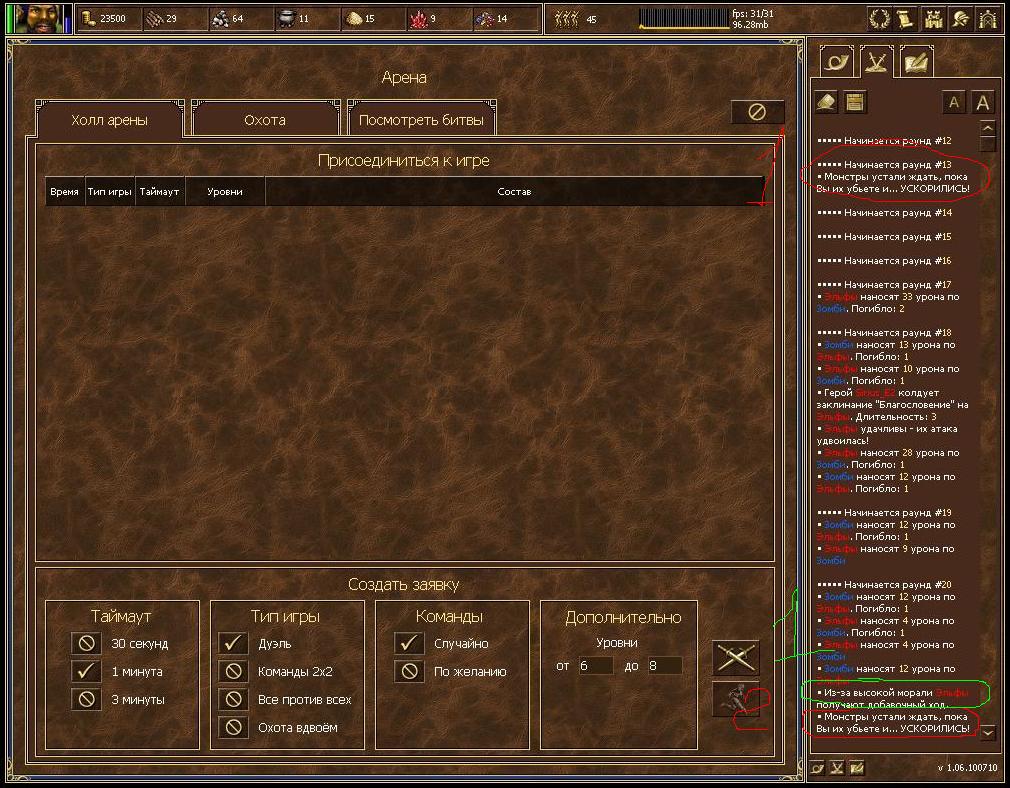Click the maximum level field showing 8

[664, 665]
